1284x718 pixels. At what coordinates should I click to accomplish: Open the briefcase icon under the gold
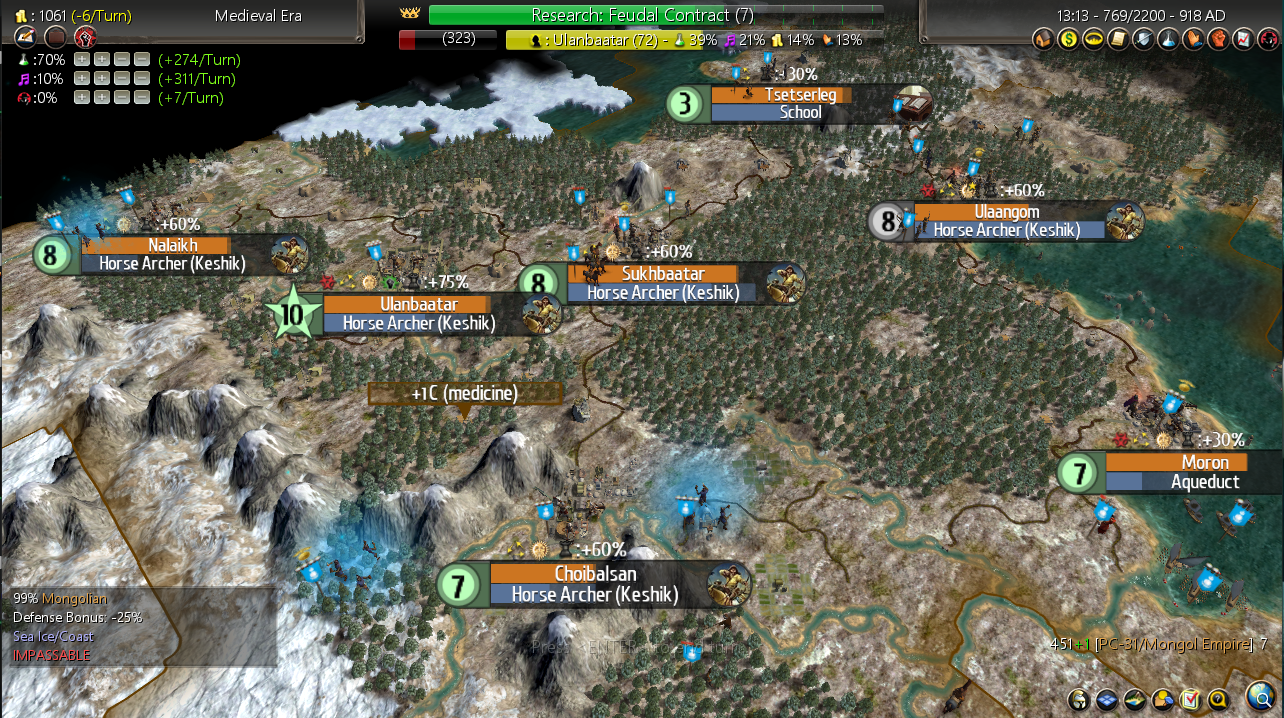coord(55,38)
